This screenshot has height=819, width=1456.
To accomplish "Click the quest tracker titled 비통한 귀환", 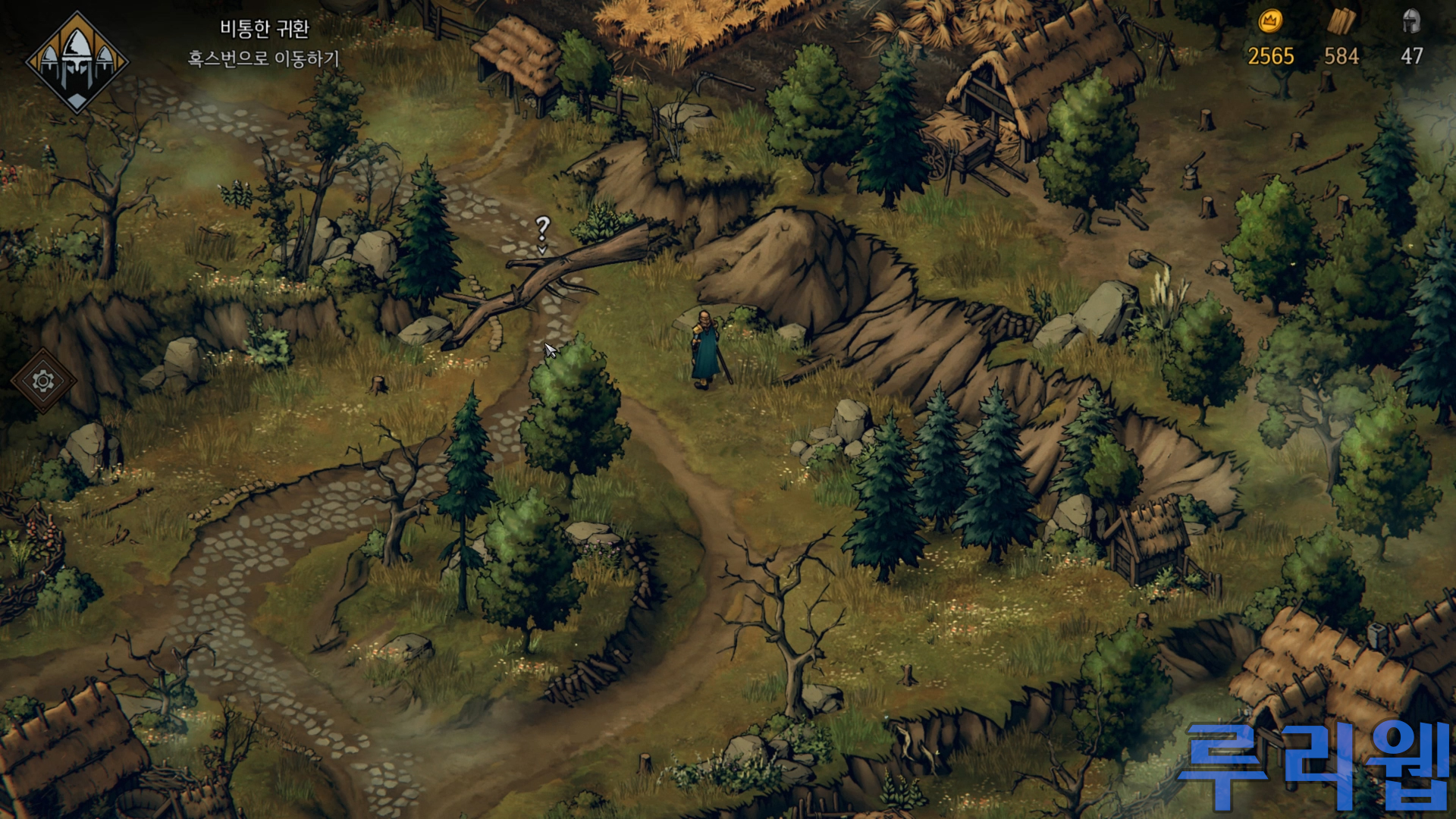I will tap(265, 29).
